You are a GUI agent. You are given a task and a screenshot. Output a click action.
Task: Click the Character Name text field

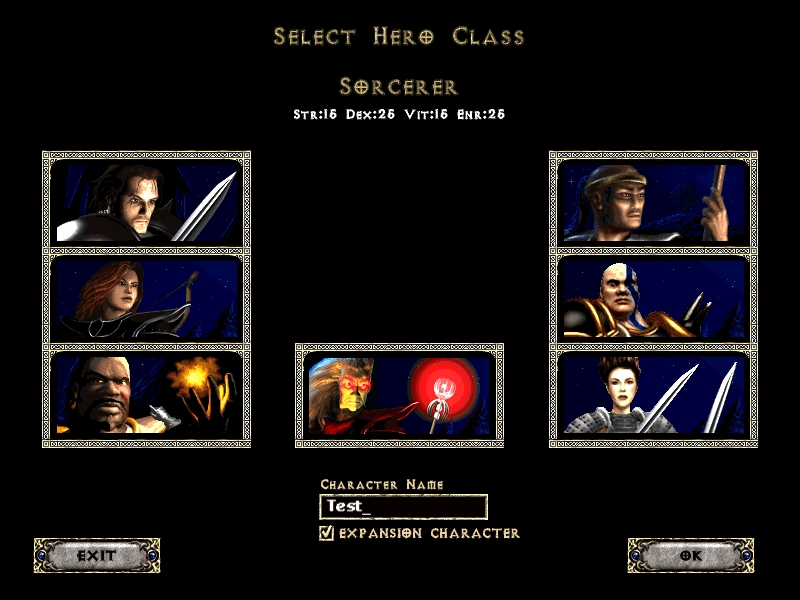click(x=403, y=507)
